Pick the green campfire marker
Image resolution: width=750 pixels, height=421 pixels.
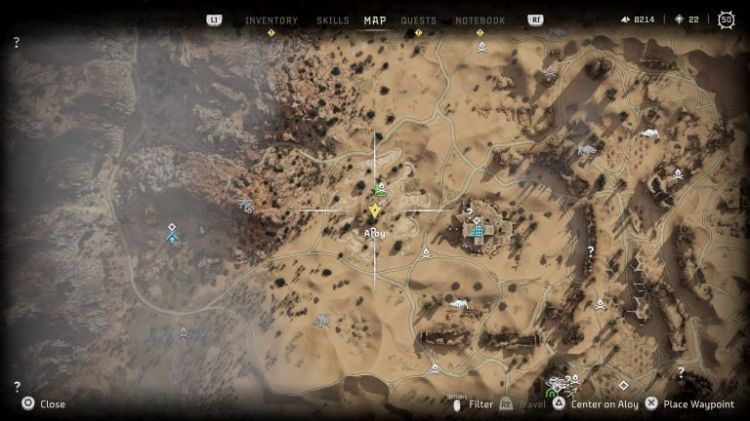click(551, 391)
